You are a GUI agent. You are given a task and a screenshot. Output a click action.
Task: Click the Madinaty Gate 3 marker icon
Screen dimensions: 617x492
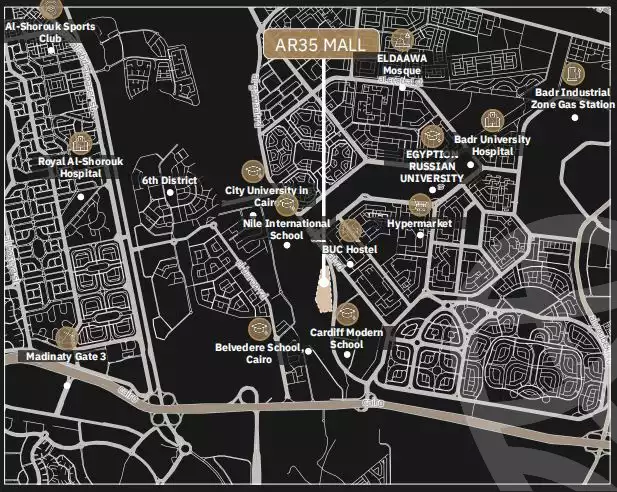[x=67, y=338]
